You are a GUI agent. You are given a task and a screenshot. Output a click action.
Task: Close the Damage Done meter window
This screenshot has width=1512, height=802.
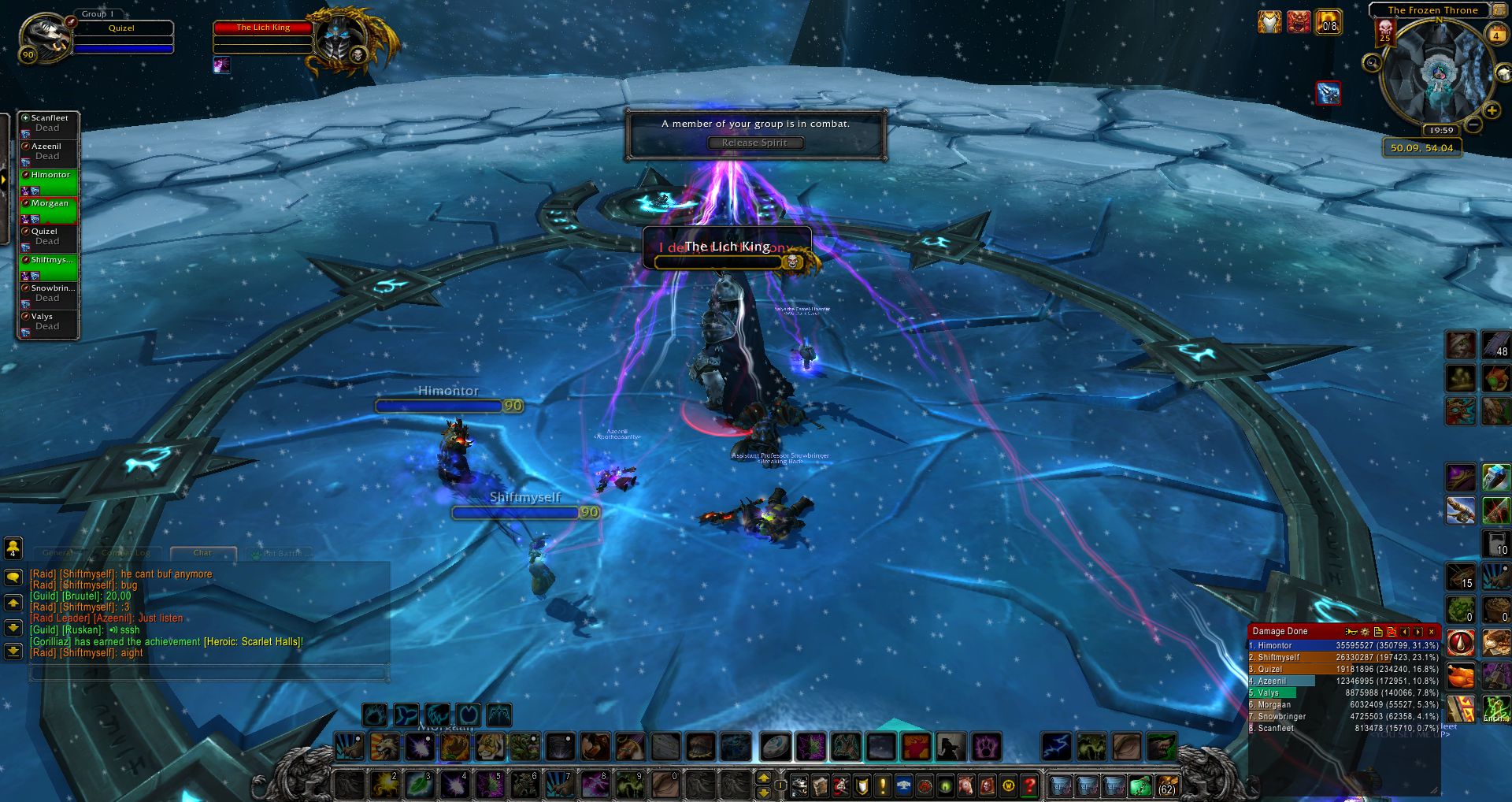click(1432, 632)
